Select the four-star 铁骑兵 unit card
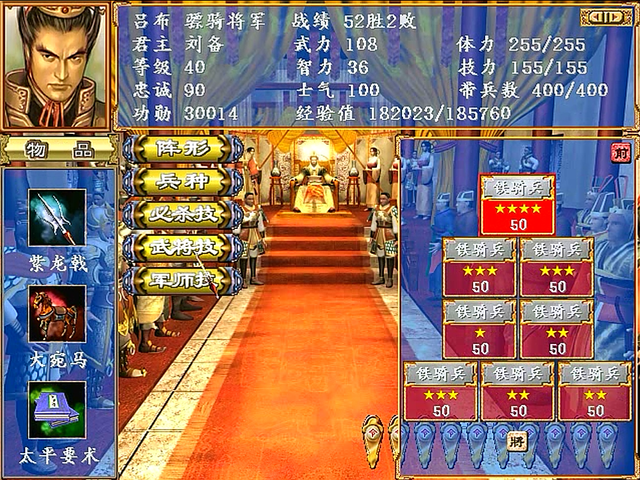This screenshot has width=640, height=480. tap(516, 206)
